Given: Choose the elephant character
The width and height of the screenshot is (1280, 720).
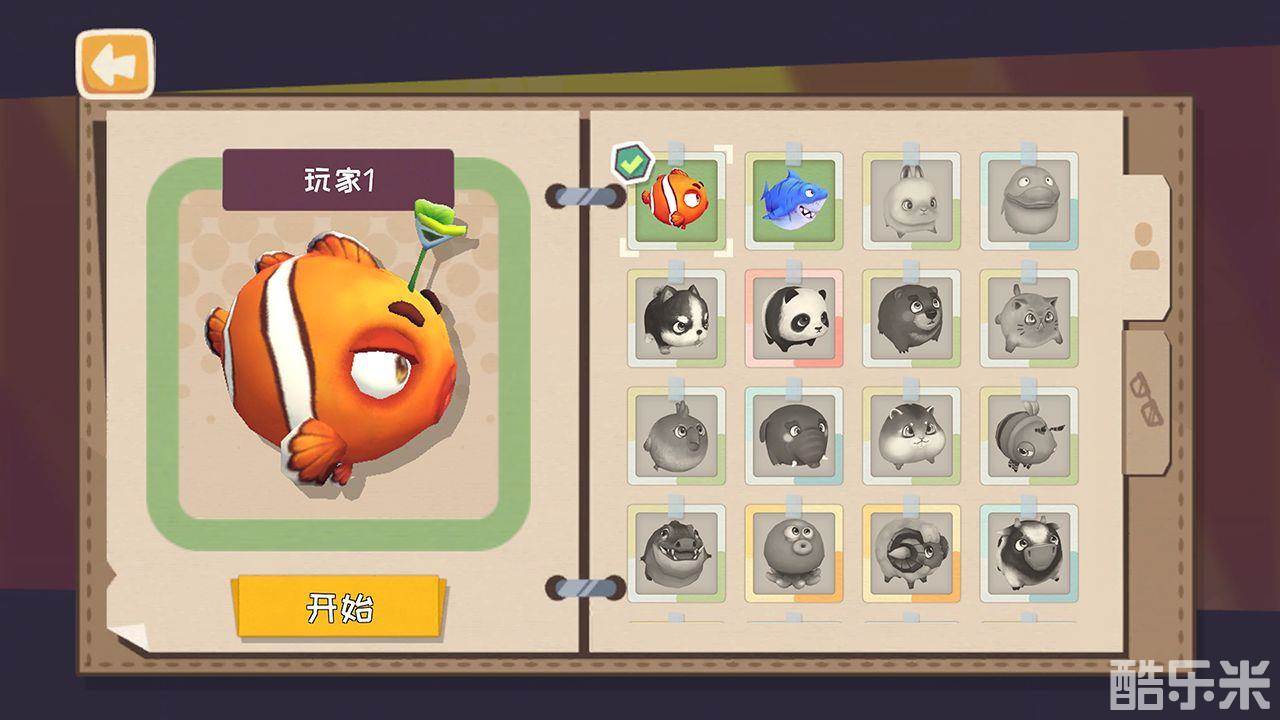Looking at the screenshot, I should pyautogui.click(x=793, y=436).
